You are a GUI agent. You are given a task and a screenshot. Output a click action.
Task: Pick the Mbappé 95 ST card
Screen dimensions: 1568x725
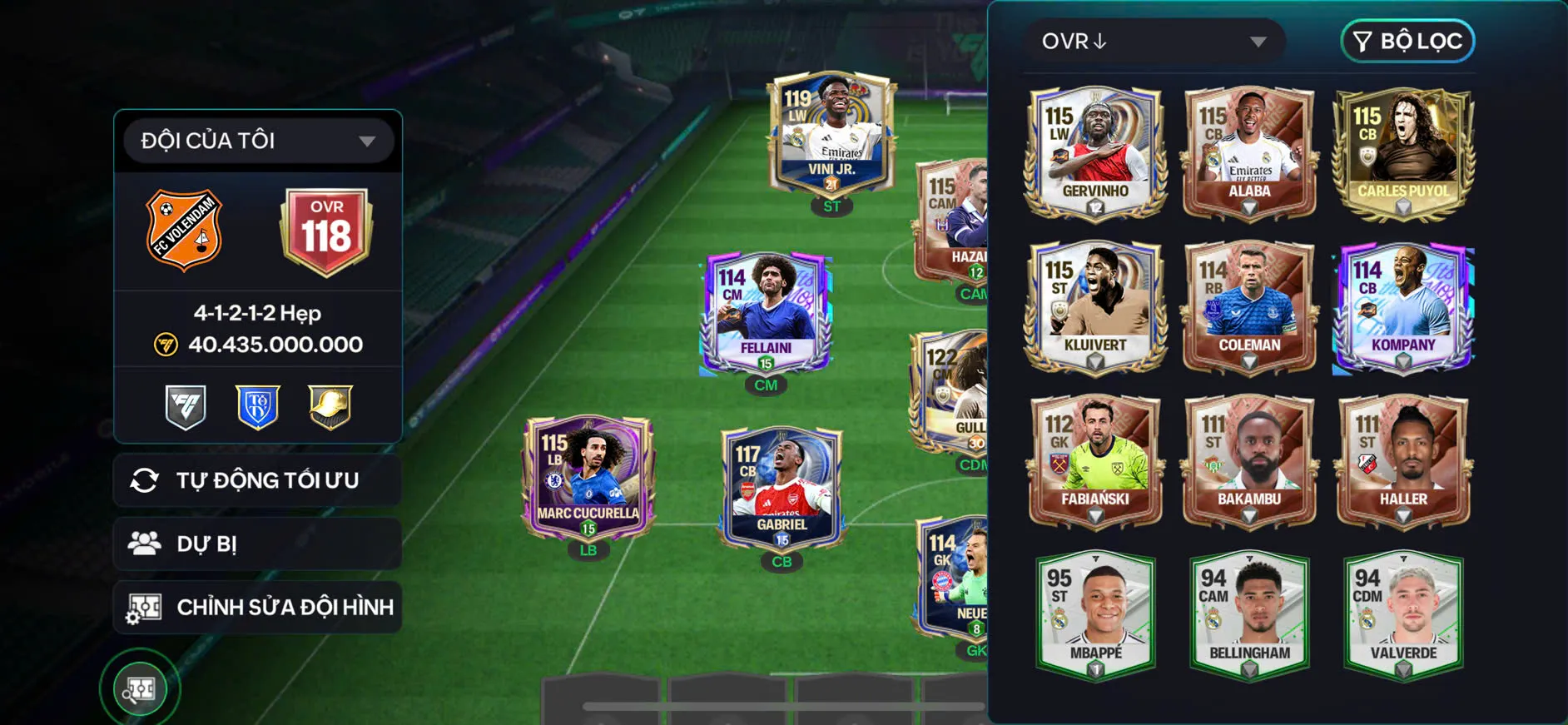tap(1094, 614)
